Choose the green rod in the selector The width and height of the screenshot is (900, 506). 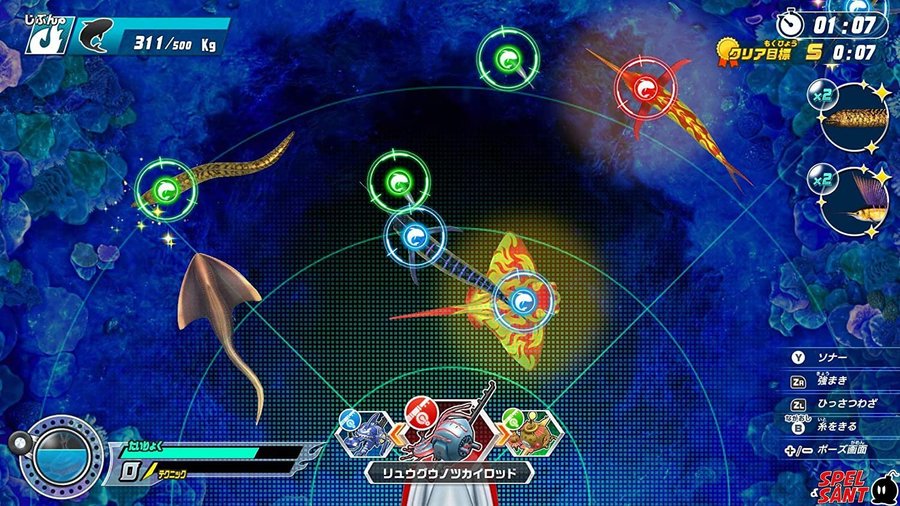(528, 432)
